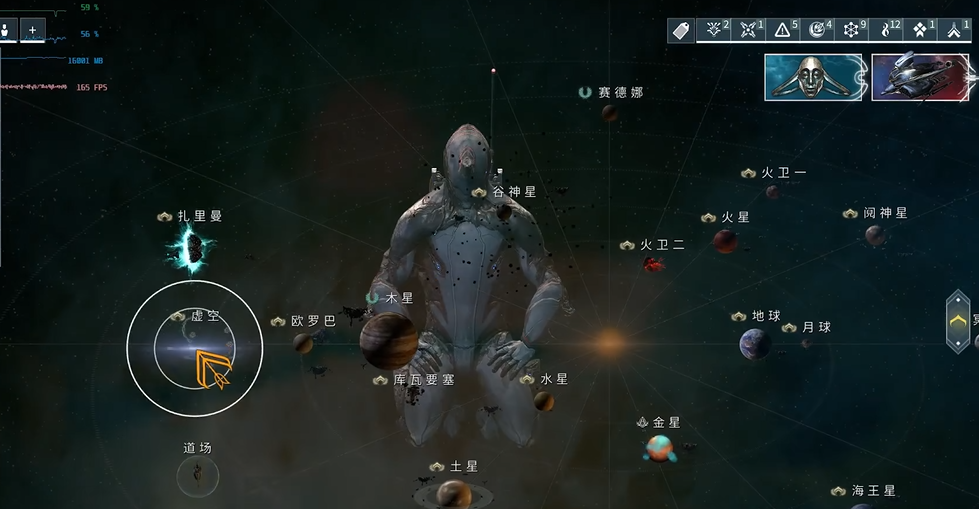
Task: Select 扎里曼 on the star chart
Action: (190, 251)
